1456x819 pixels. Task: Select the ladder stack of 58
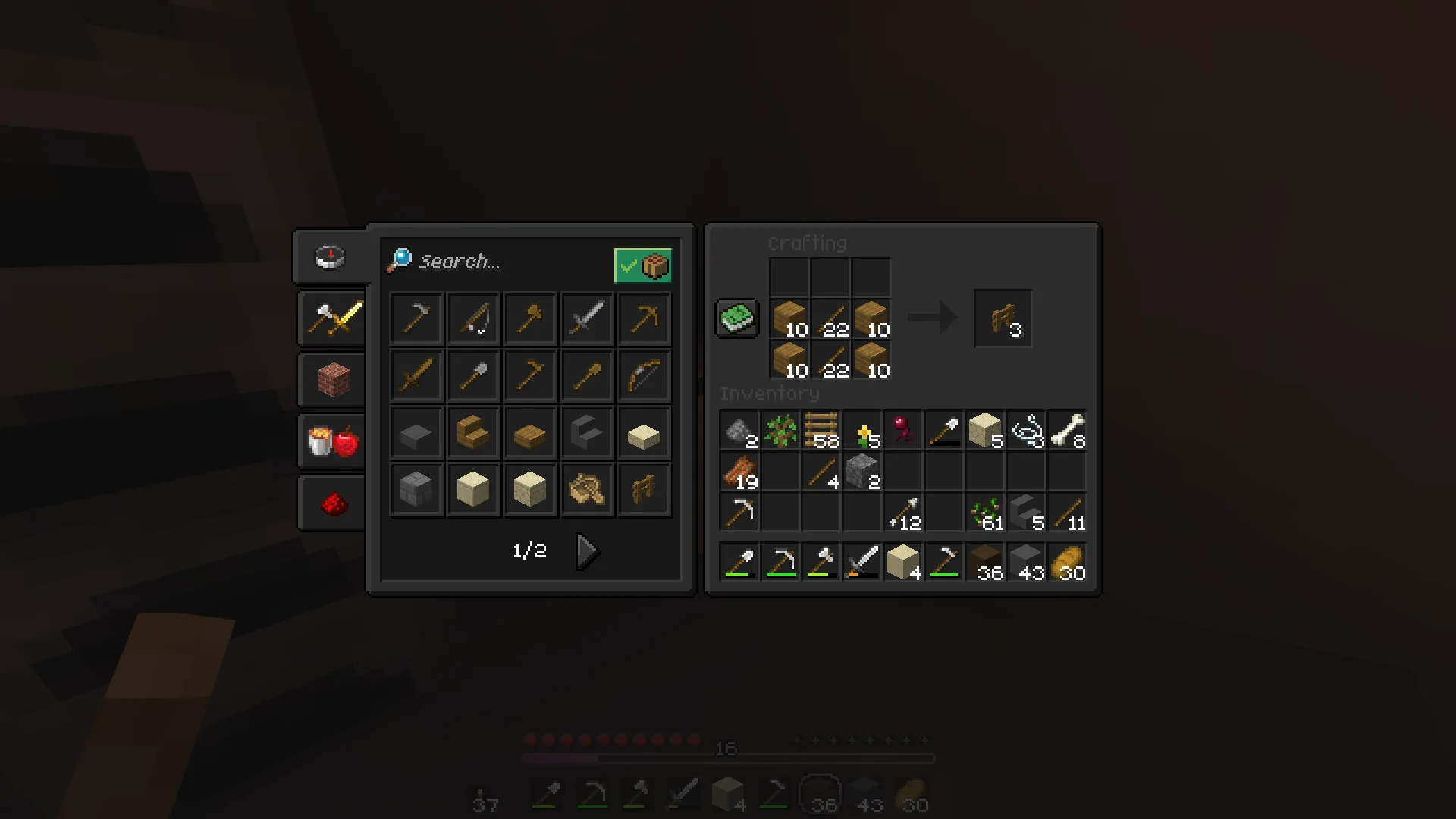tap(821, 431)
